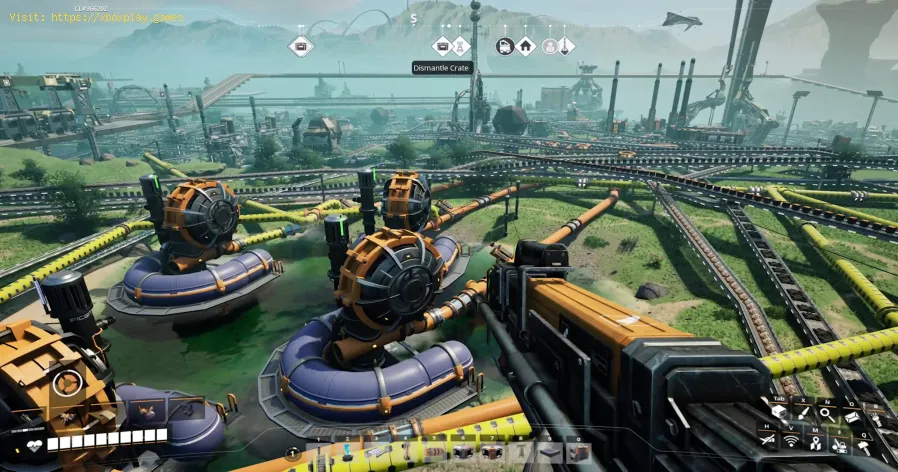The image size is (898, 472).
Task: Open the customizer paintbrush icon
Action: pos(803,413)
